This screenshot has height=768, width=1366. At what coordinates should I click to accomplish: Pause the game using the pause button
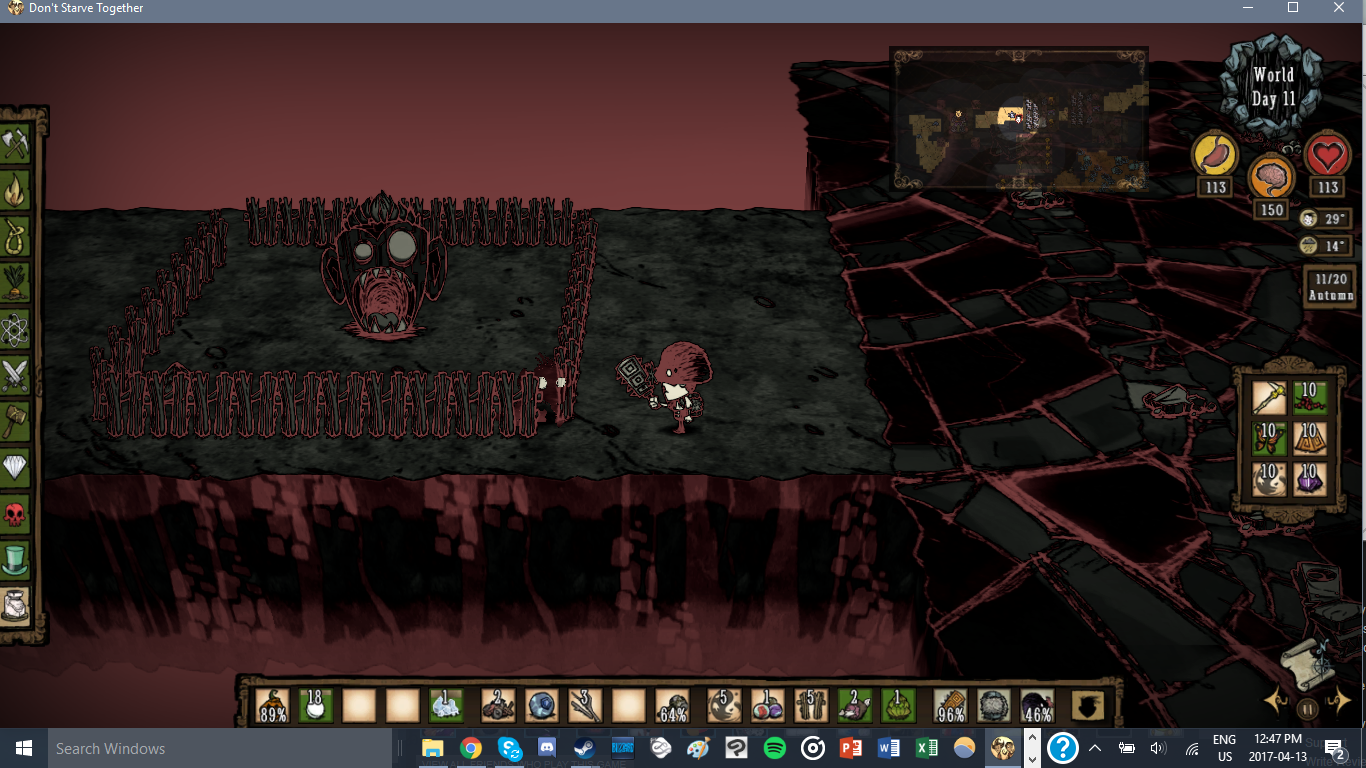click(x=1306, y=707)
